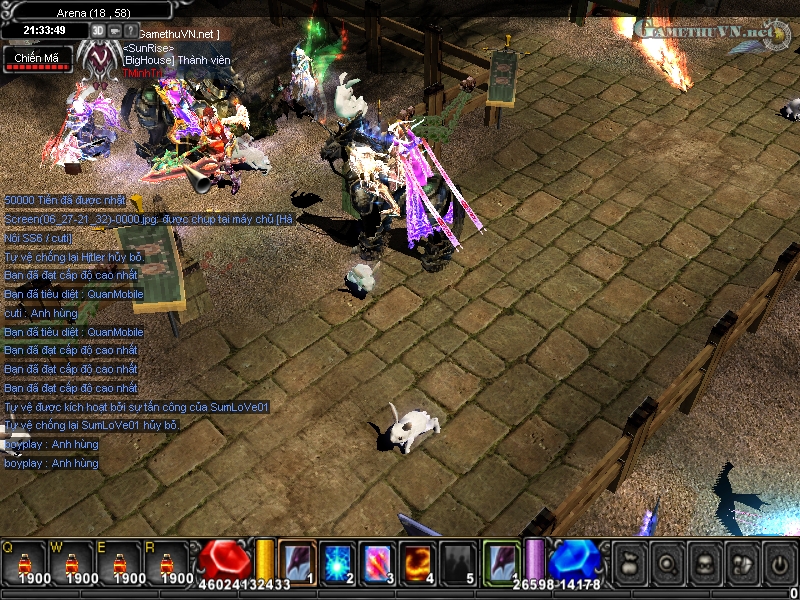Click the button right of the face button

pyautogui.click(x=741, y=562)
